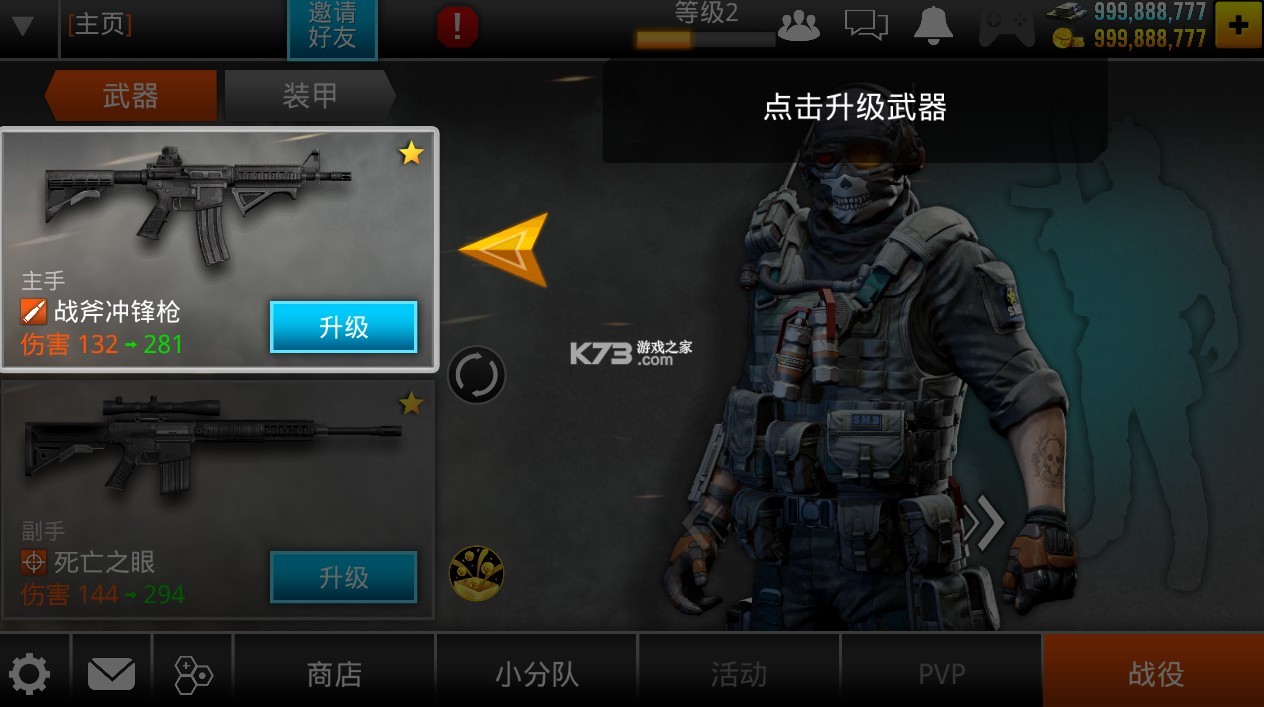This screenshot has width=1264, height=707.
Task: Open the 商店 shop
Action: pos(334,674)
